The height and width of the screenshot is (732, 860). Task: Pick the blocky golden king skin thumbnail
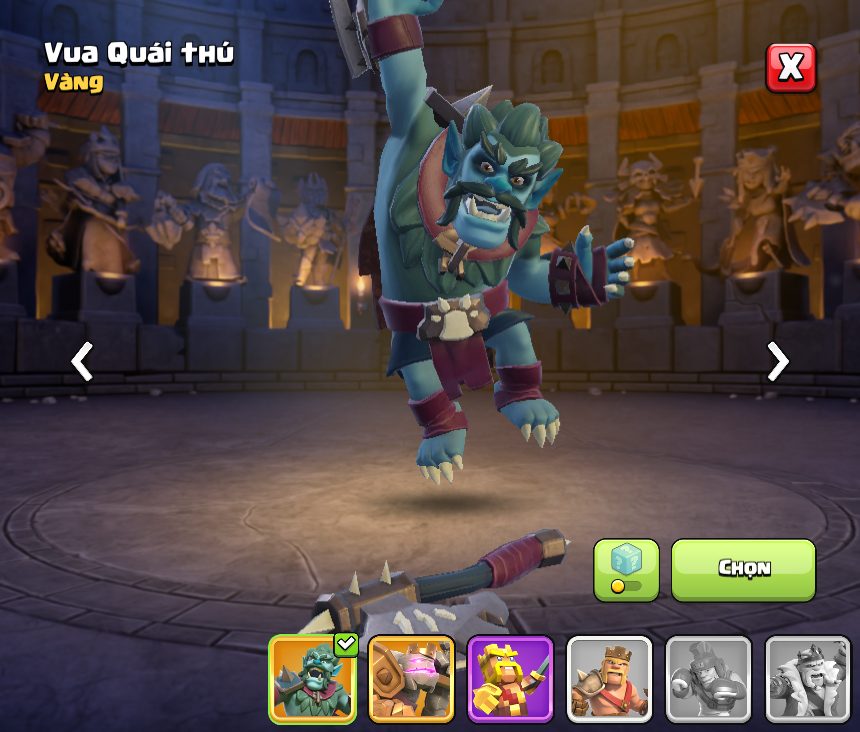[510, 679]
